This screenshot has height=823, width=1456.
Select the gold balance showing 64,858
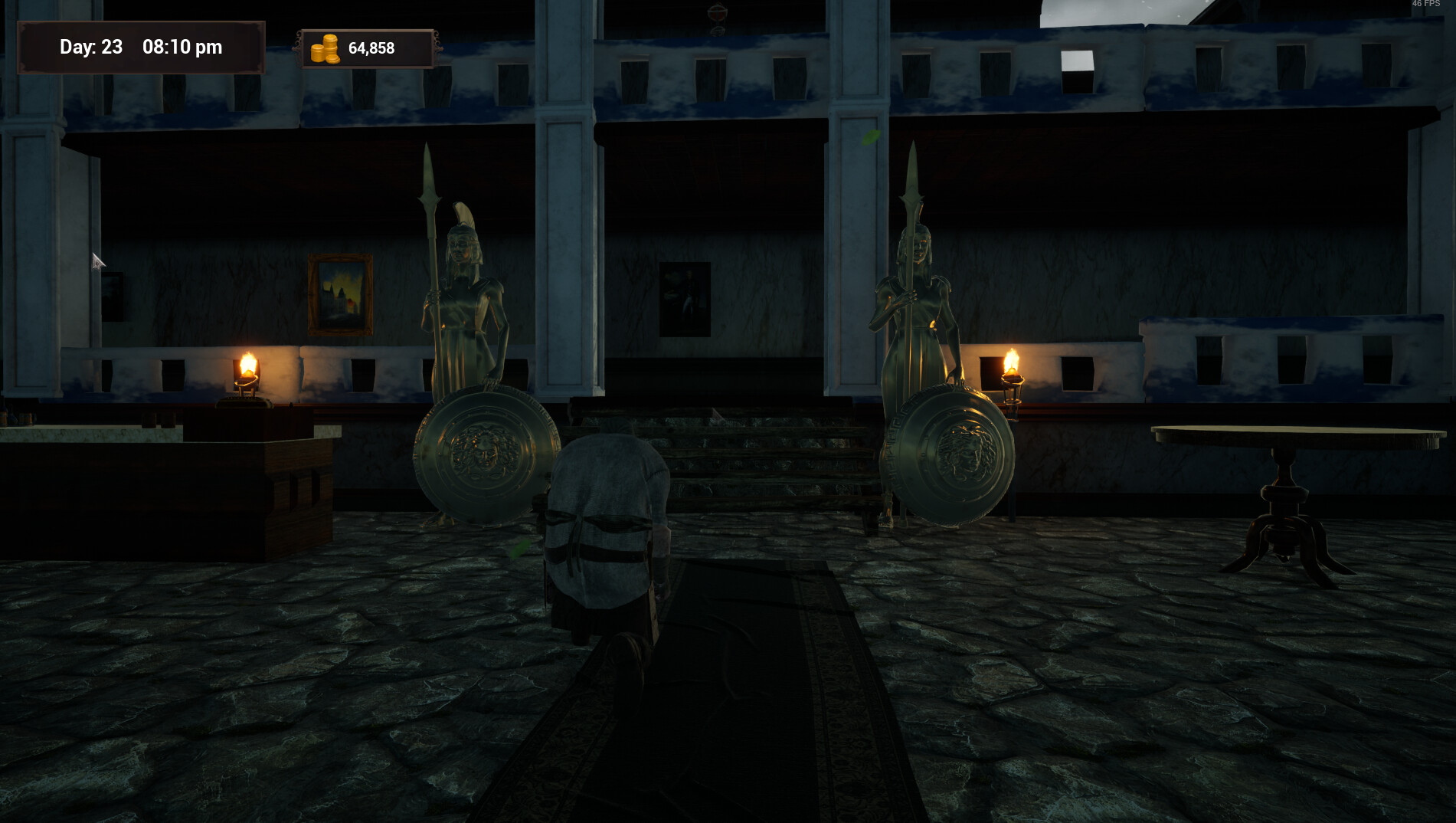(371, 47)
